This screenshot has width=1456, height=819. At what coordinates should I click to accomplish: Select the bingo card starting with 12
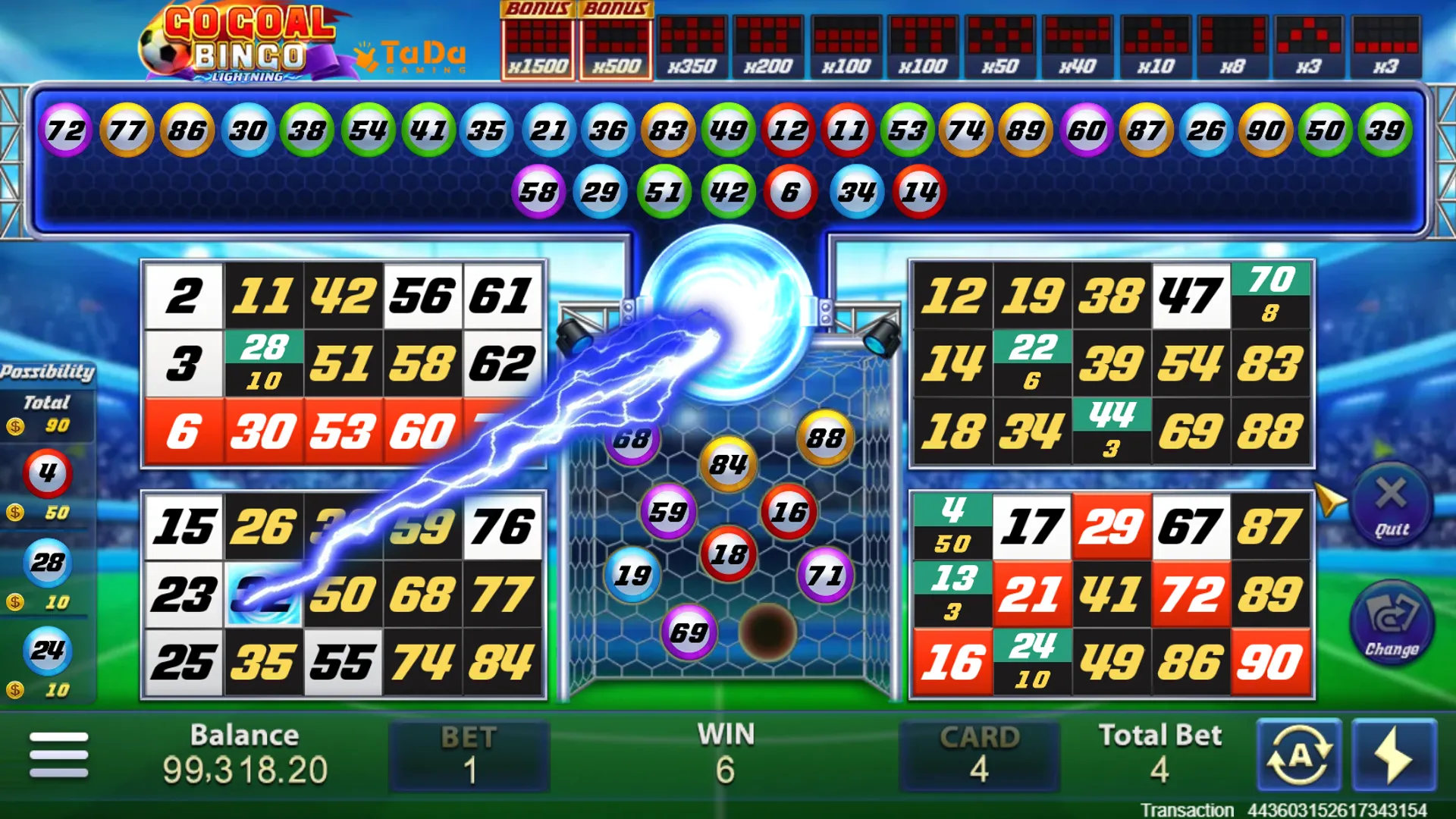pos(1111,363)
